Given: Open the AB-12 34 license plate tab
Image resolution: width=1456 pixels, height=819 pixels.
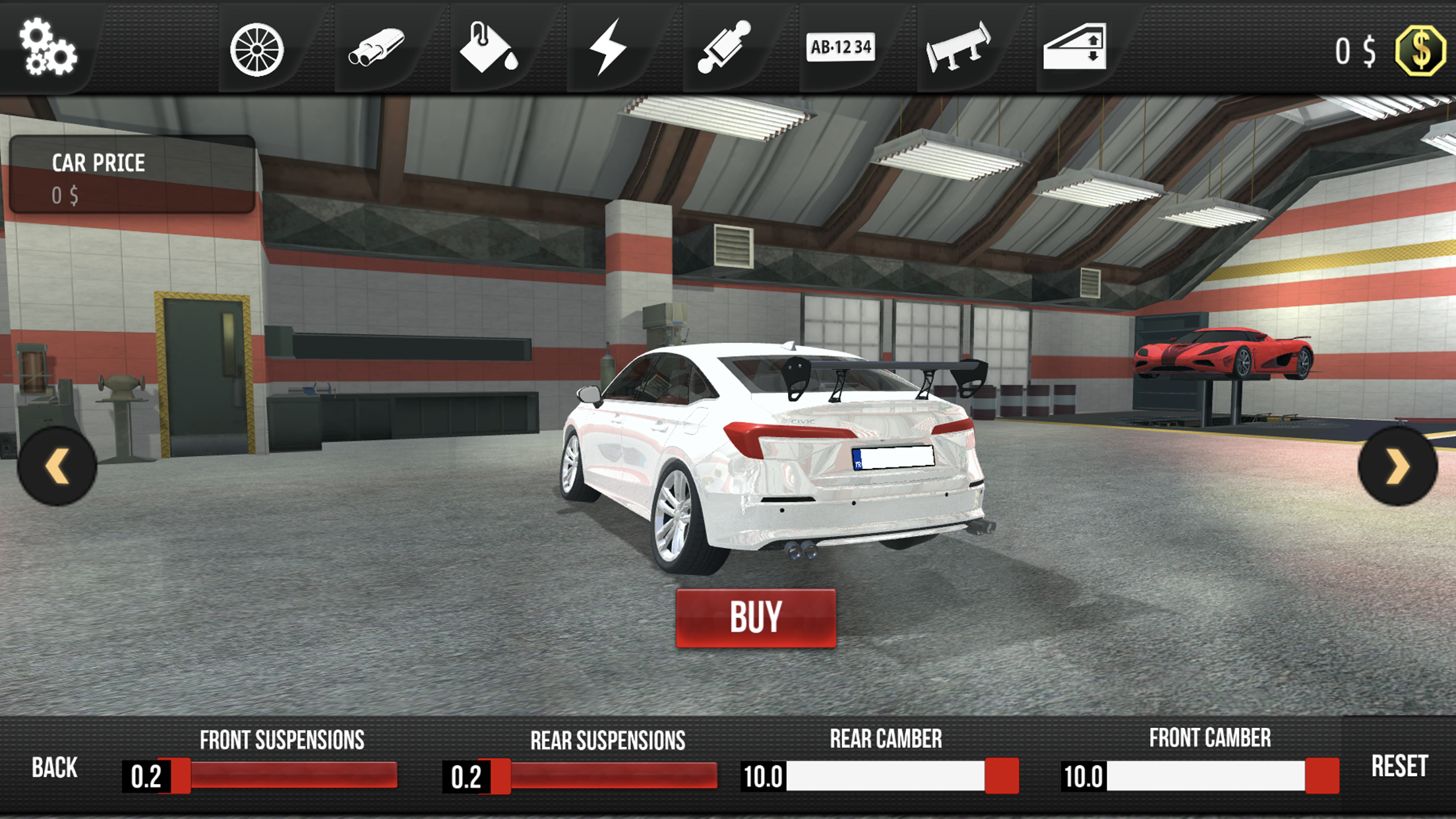Looking at the screenshot, I should click(840, 47).
